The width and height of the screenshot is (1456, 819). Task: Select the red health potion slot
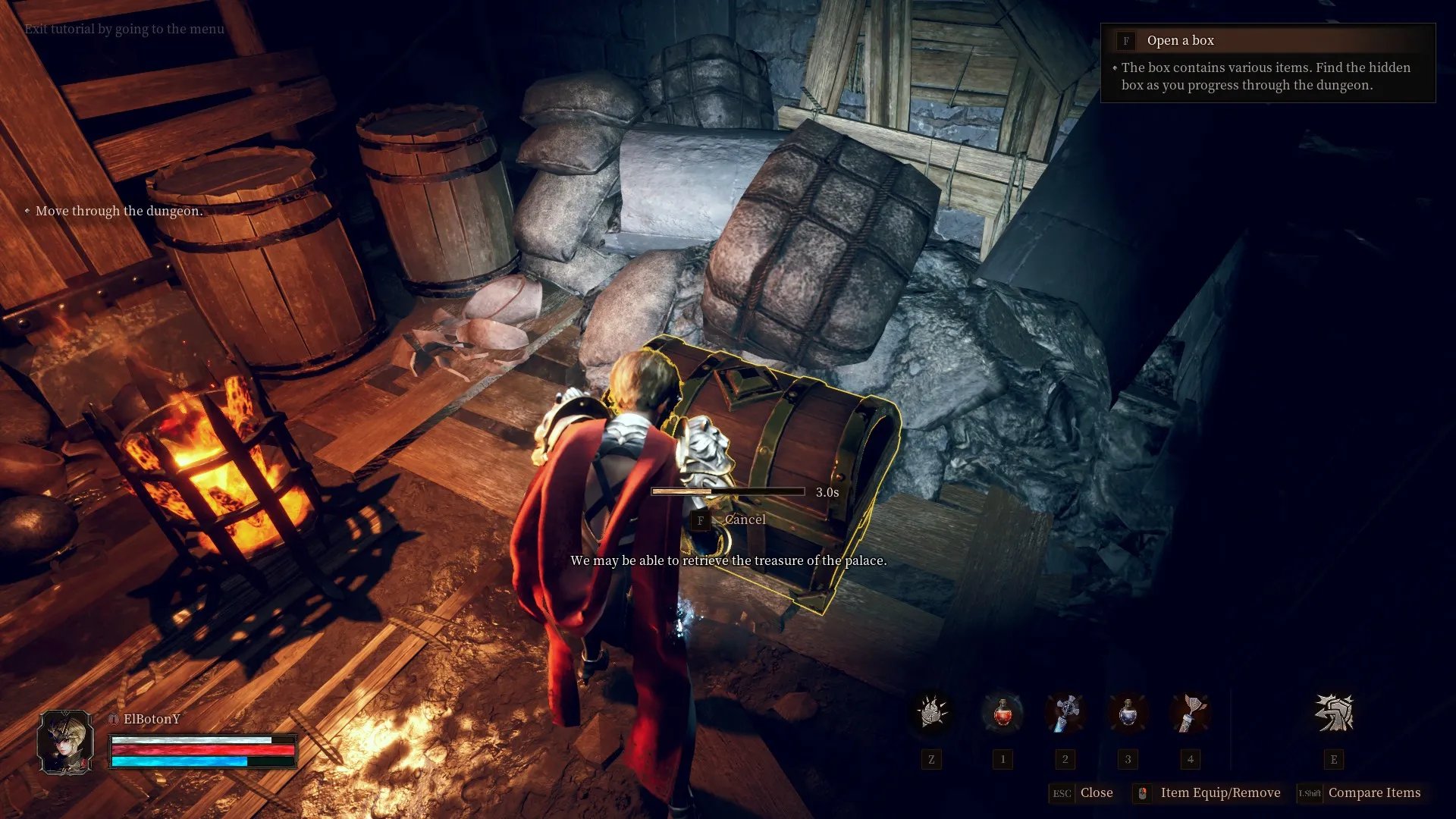[1003, 714]
